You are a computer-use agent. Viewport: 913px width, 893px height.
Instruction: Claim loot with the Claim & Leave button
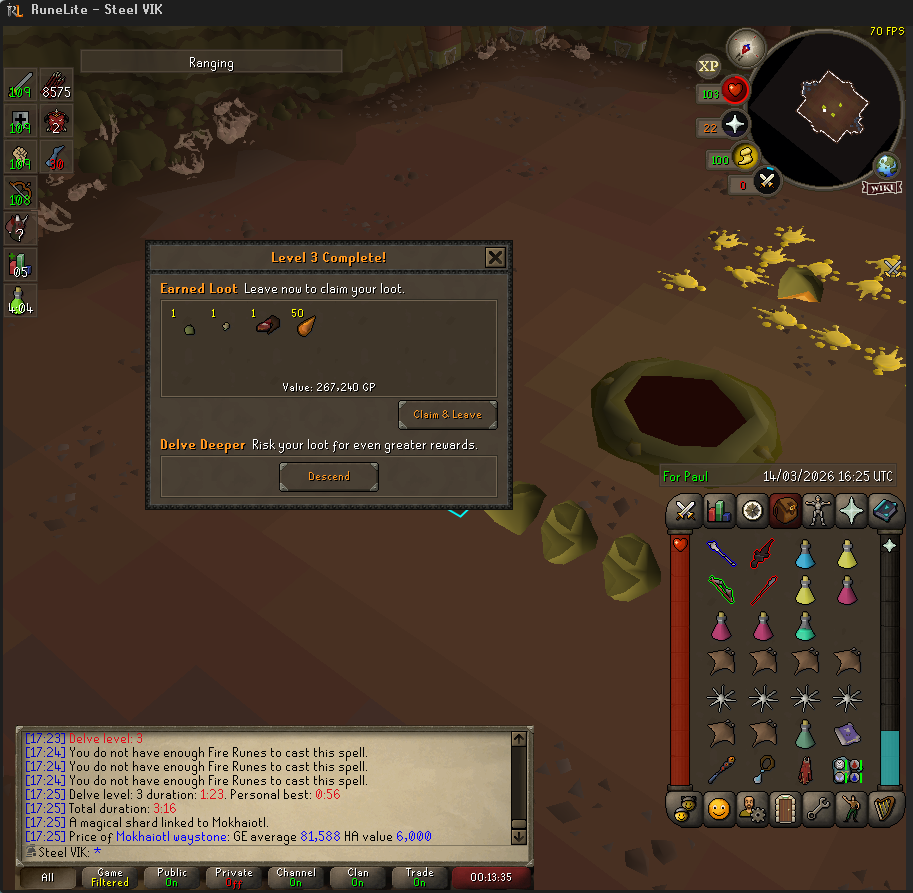[447, 414]
